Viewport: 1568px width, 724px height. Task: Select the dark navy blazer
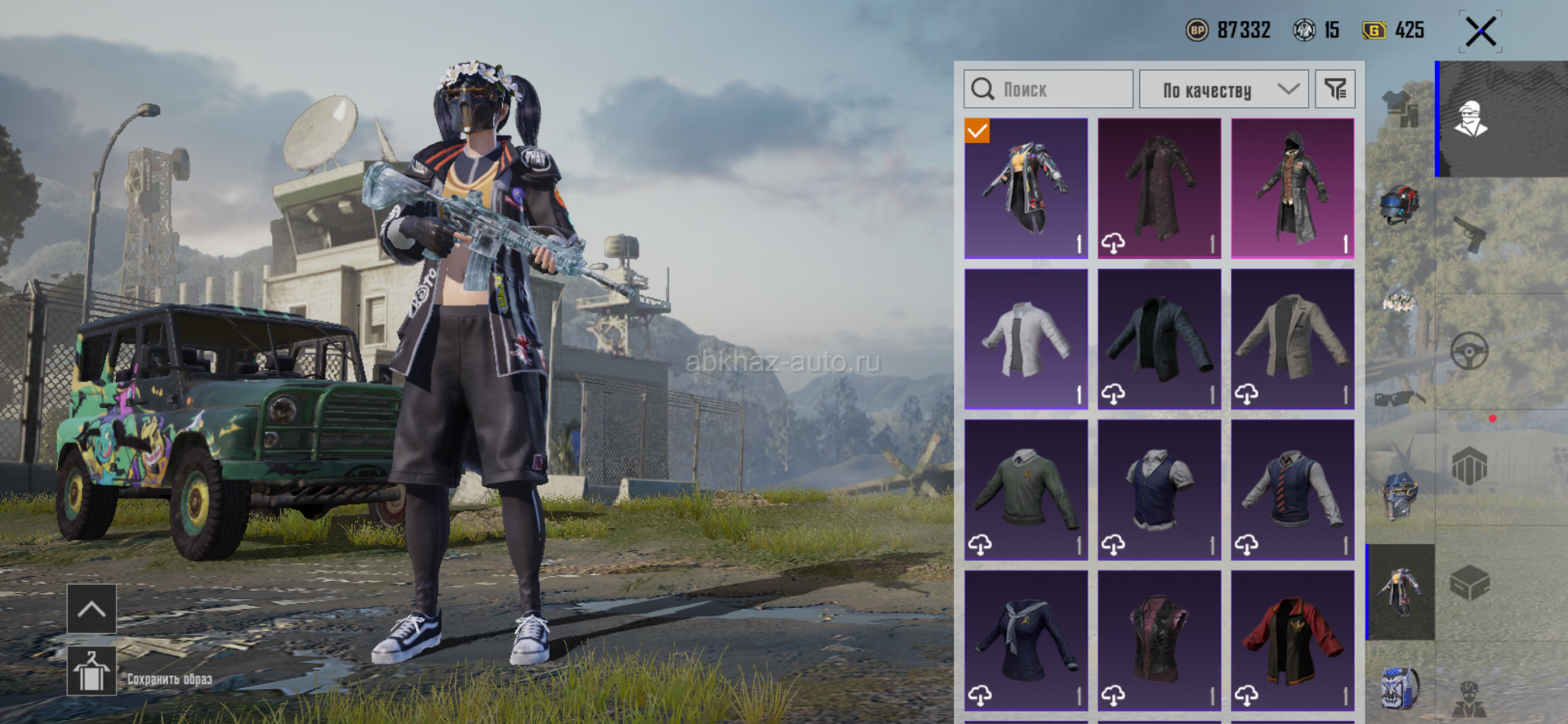tap(1159, 339)
